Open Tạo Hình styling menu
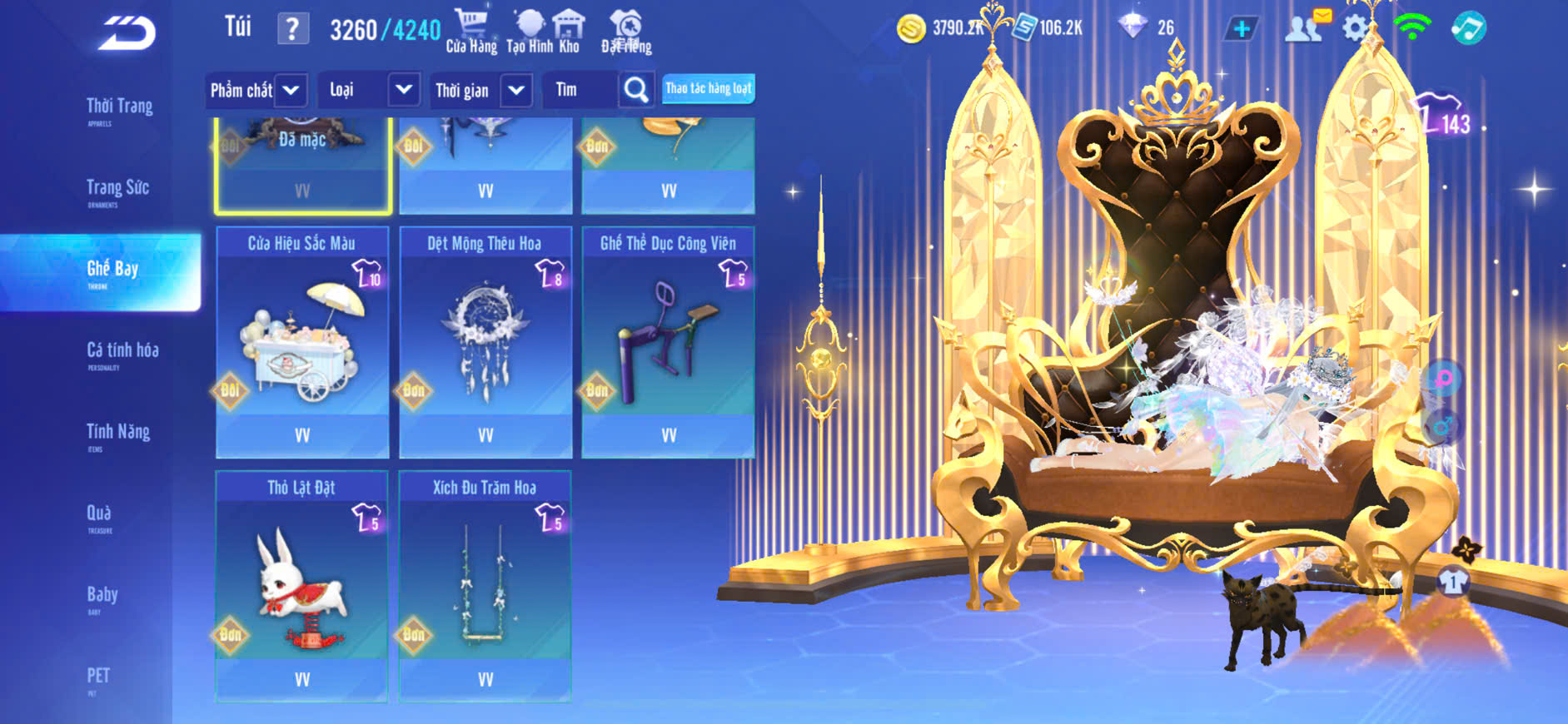This screenshot has height=724, width=1568. click(529, 31)
